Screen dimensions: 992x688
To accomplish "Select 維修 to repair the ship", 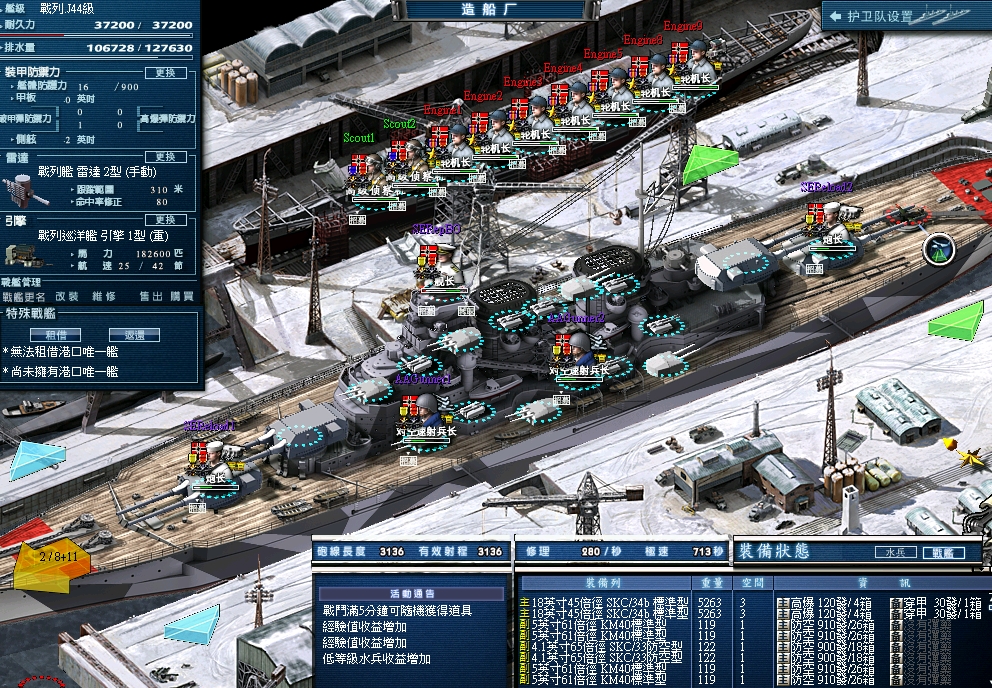I will click(x=104, y=297).
